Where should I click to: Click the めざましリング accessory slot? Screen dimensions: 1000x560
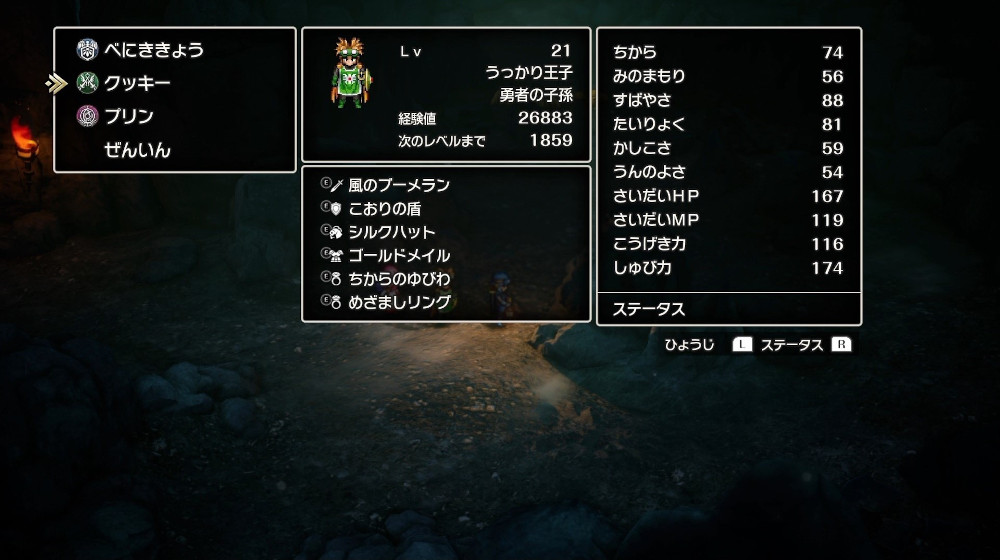[399, 302]
